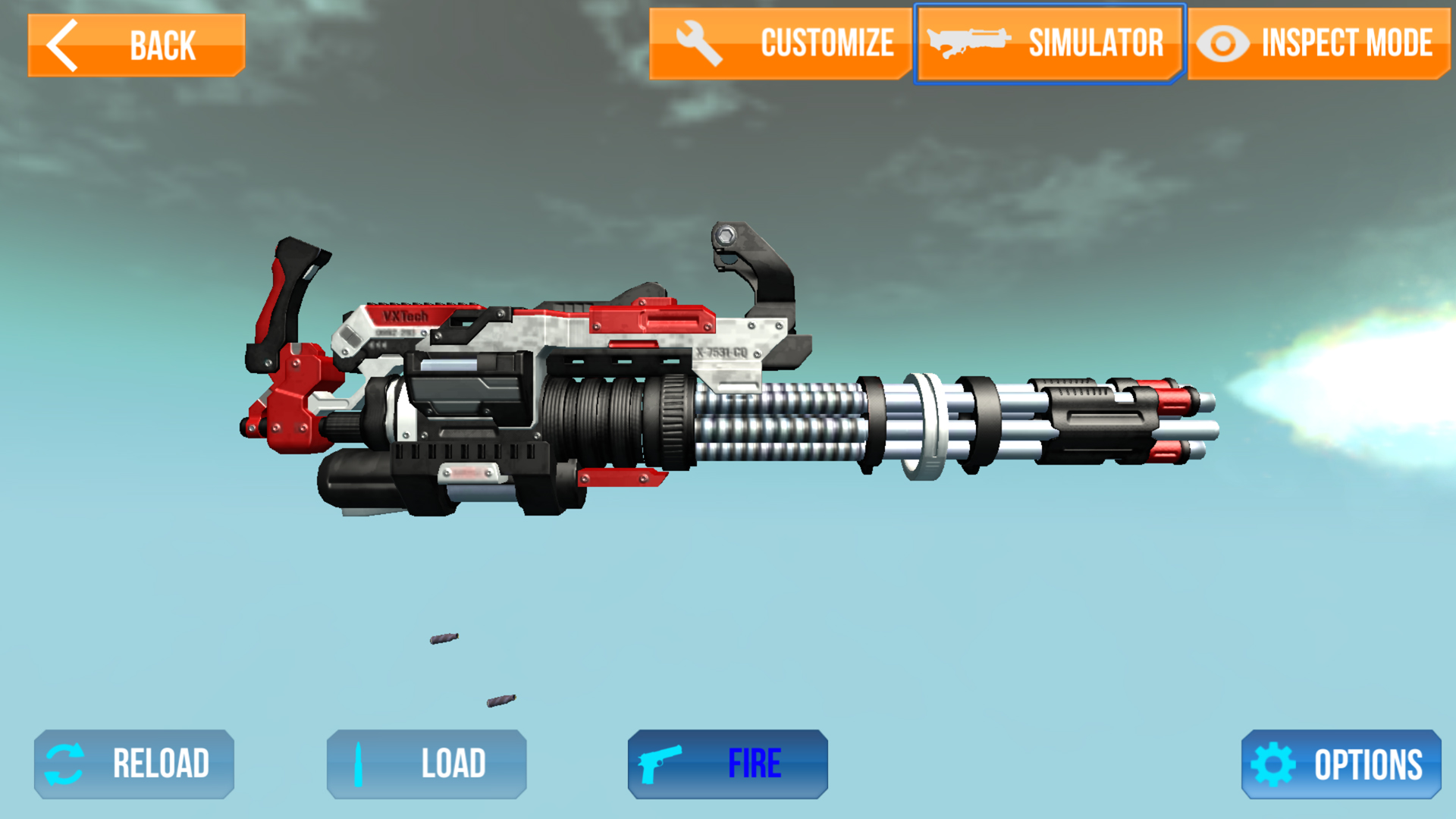Image resolution: width=1456 pixels, height=819 pixels.
Task: Fire the minigun
Action: pyautogui.click(x=727, y=764)
